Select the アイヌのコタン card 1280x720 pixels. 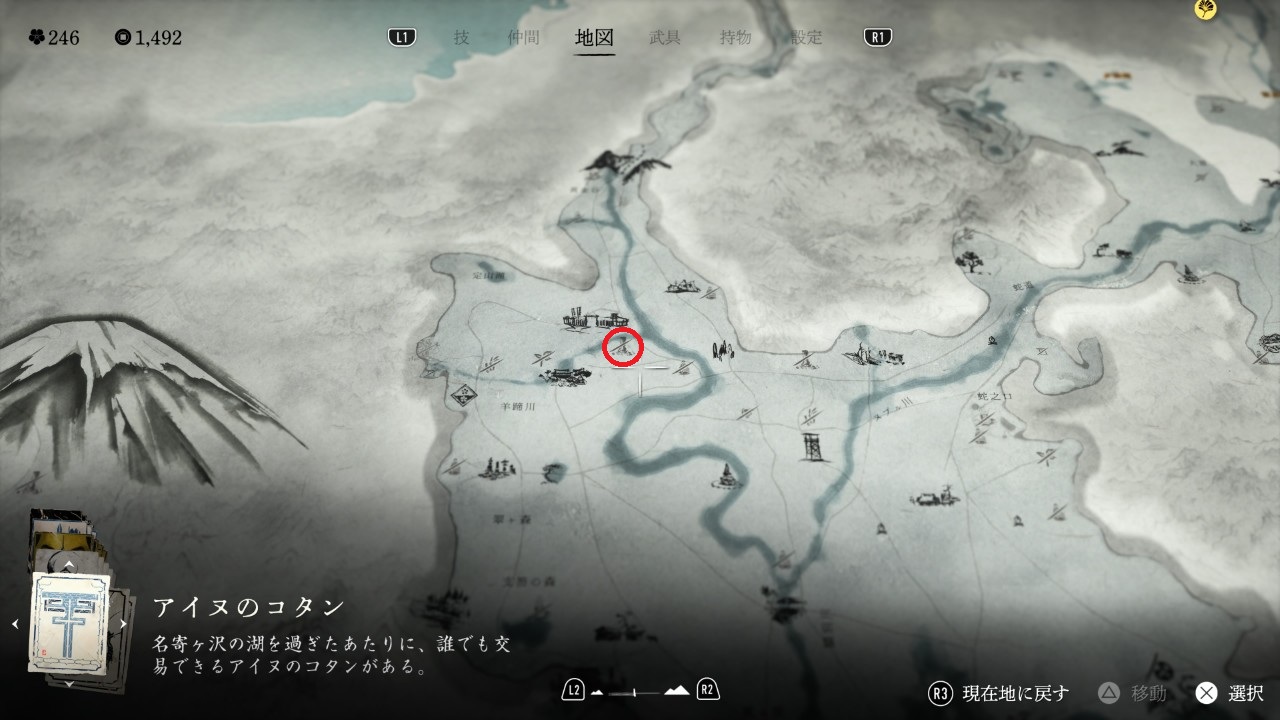point(69,622)
